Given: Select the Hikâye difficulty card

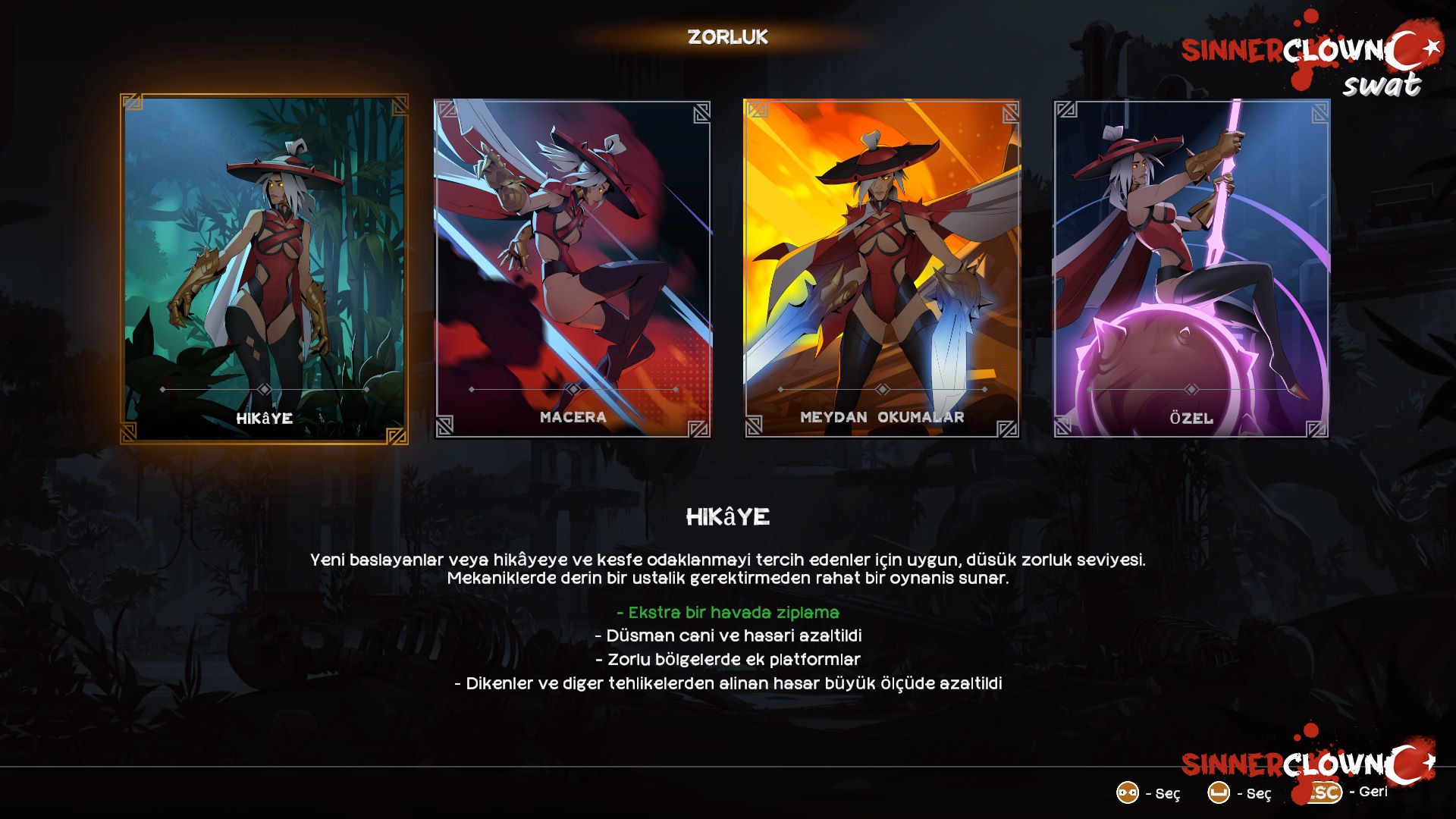Looking at the screenshot, I should (264, 269).
